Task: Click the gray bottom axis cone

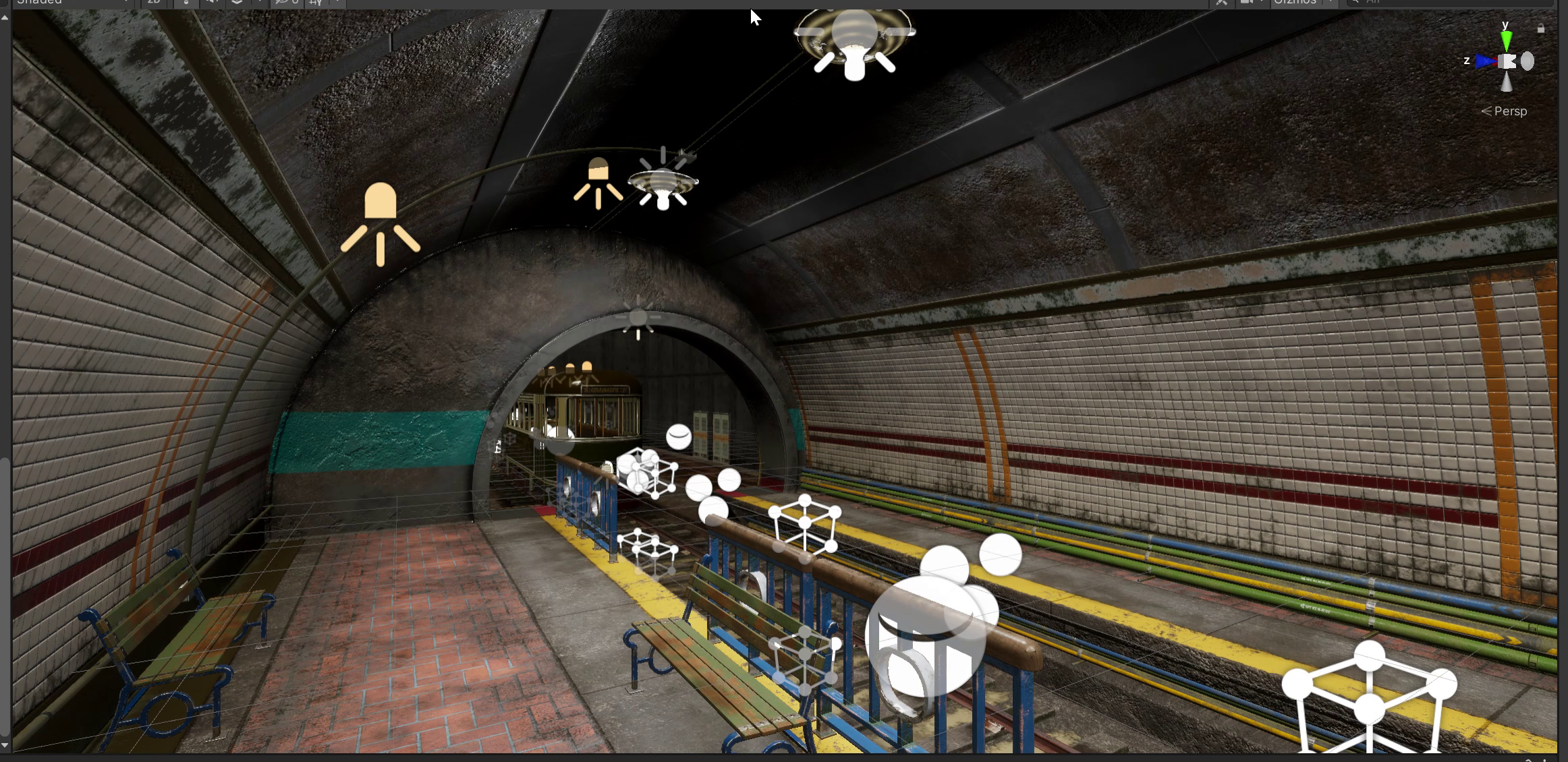Action: click(x=1507, y=82)
